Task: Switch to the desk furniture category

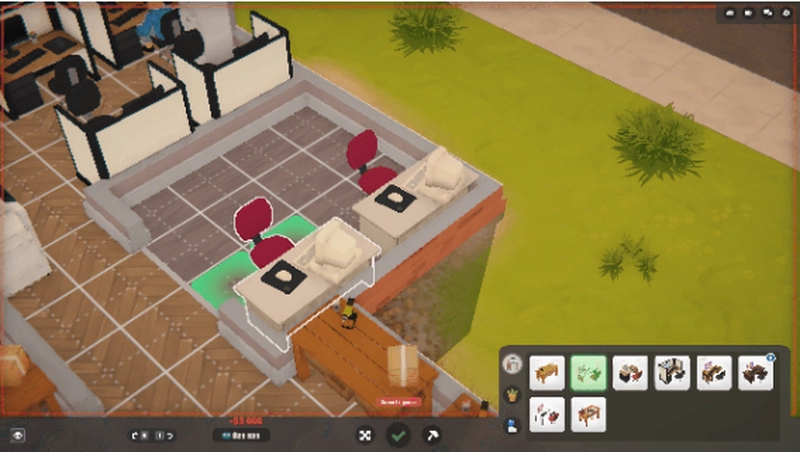Action: point(513,364)
